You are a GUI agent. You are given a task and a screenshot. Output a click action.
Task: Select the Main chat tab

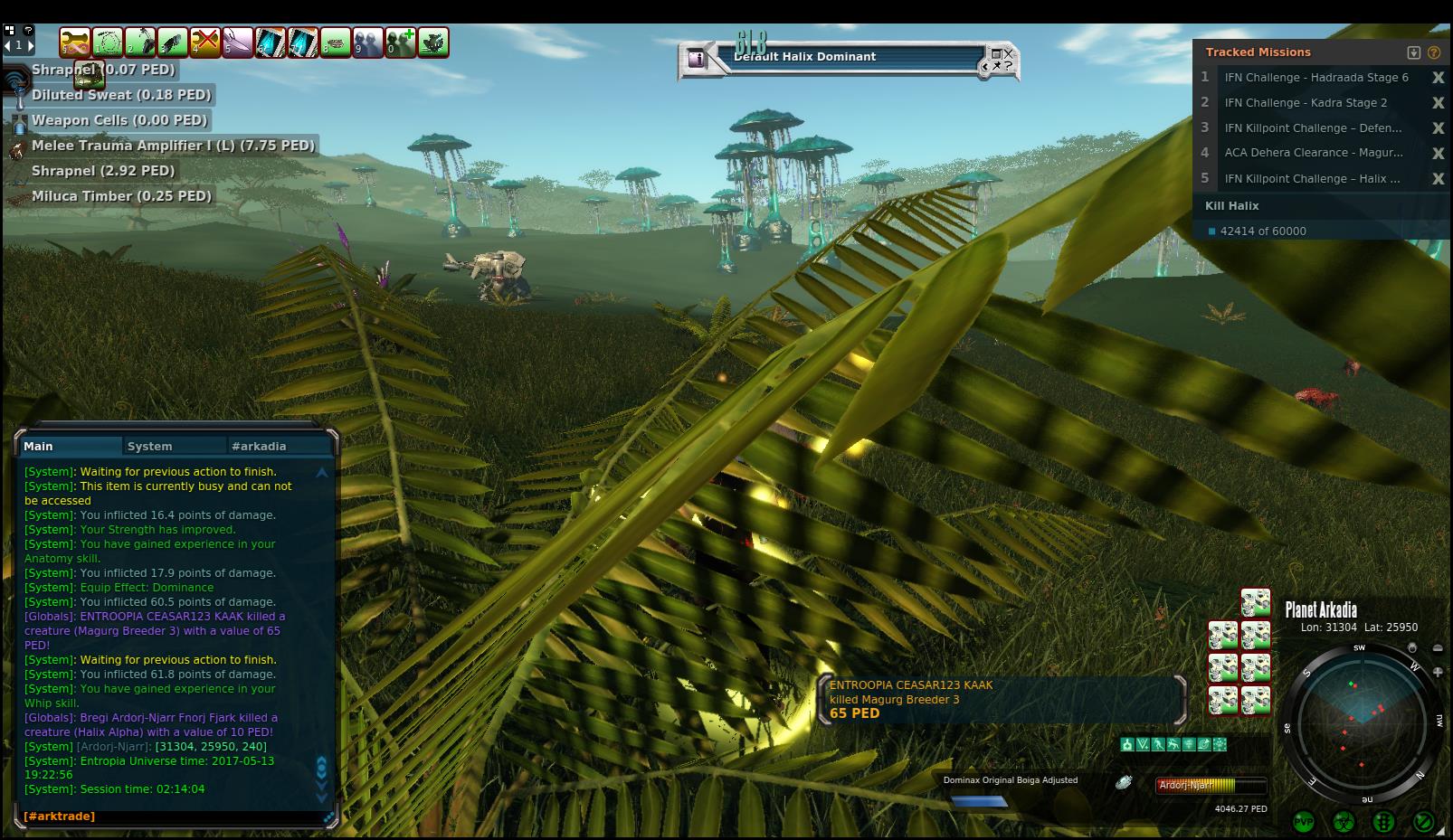39,446
